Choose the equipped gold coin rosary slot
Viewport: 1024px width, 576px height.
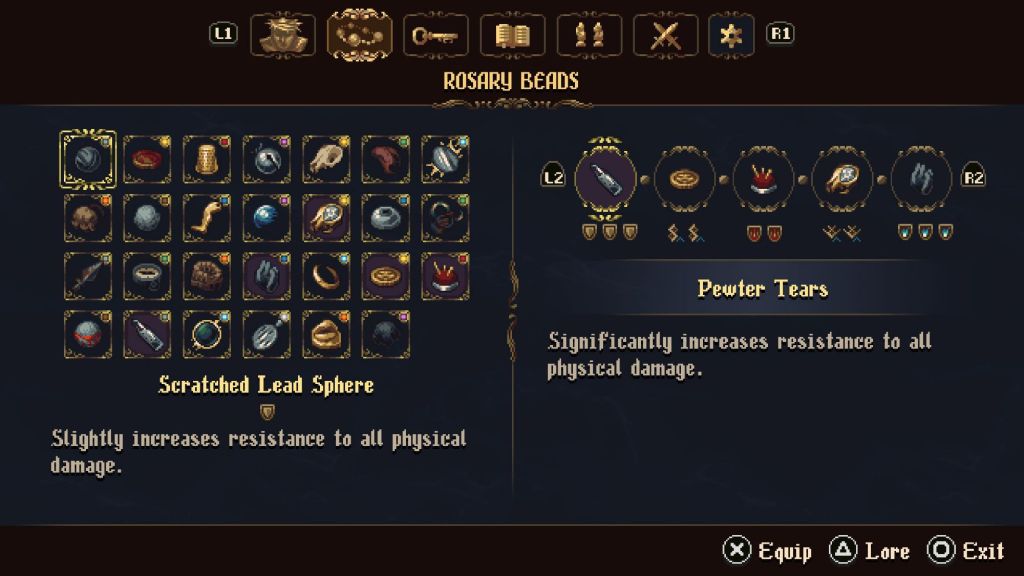click(685, 178)
